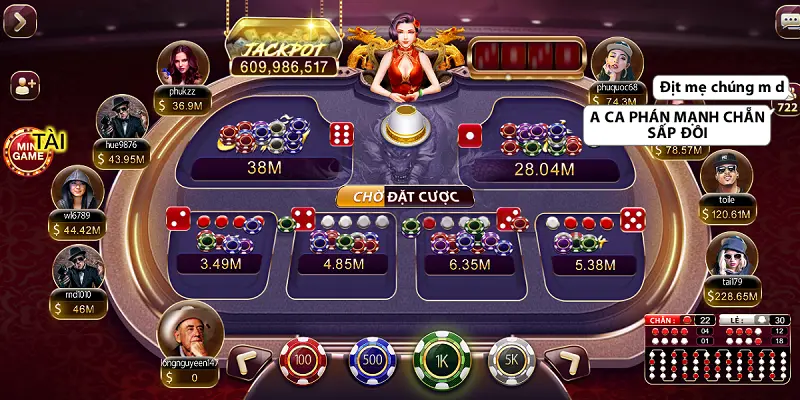Choose the 500 blue betting chip
Viewport: 800px width, 400px height.
[x=372, y=358]
